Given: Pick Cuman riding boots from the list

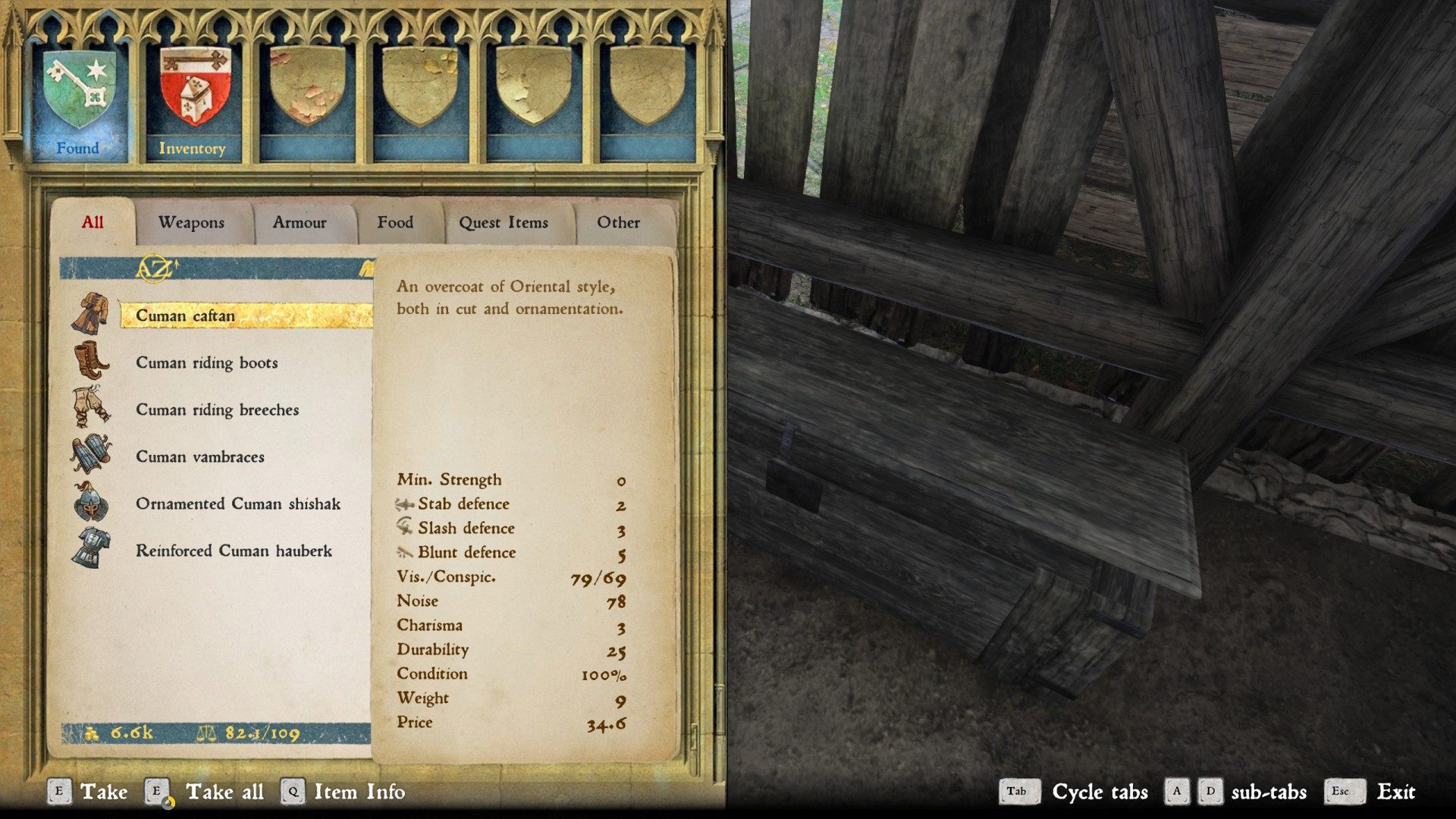Looking at the screenshot, I should click(206, 362).
